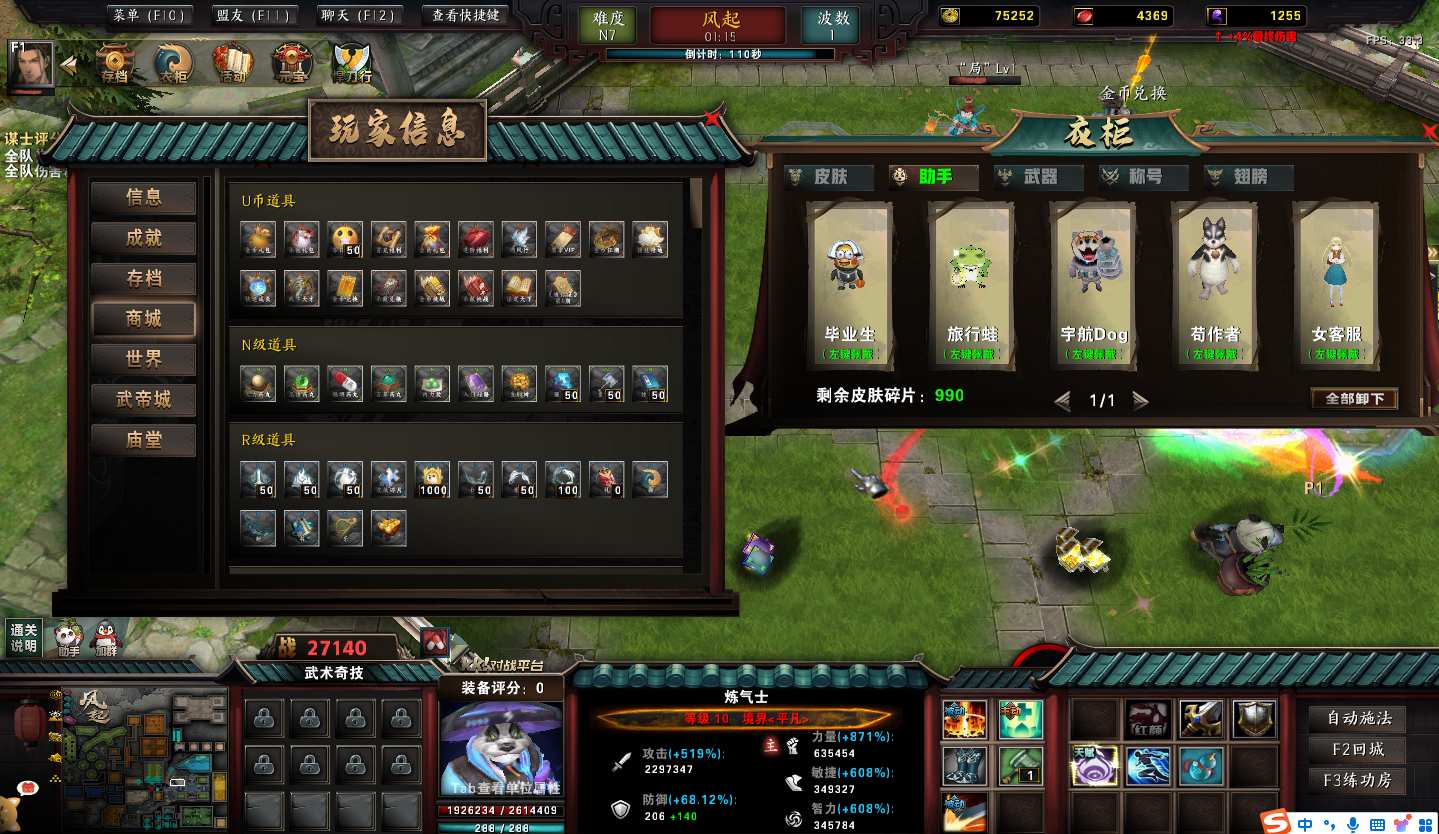Show the 武器 weapons tab
The image size is (1439, 834).
click(1039, 177)
